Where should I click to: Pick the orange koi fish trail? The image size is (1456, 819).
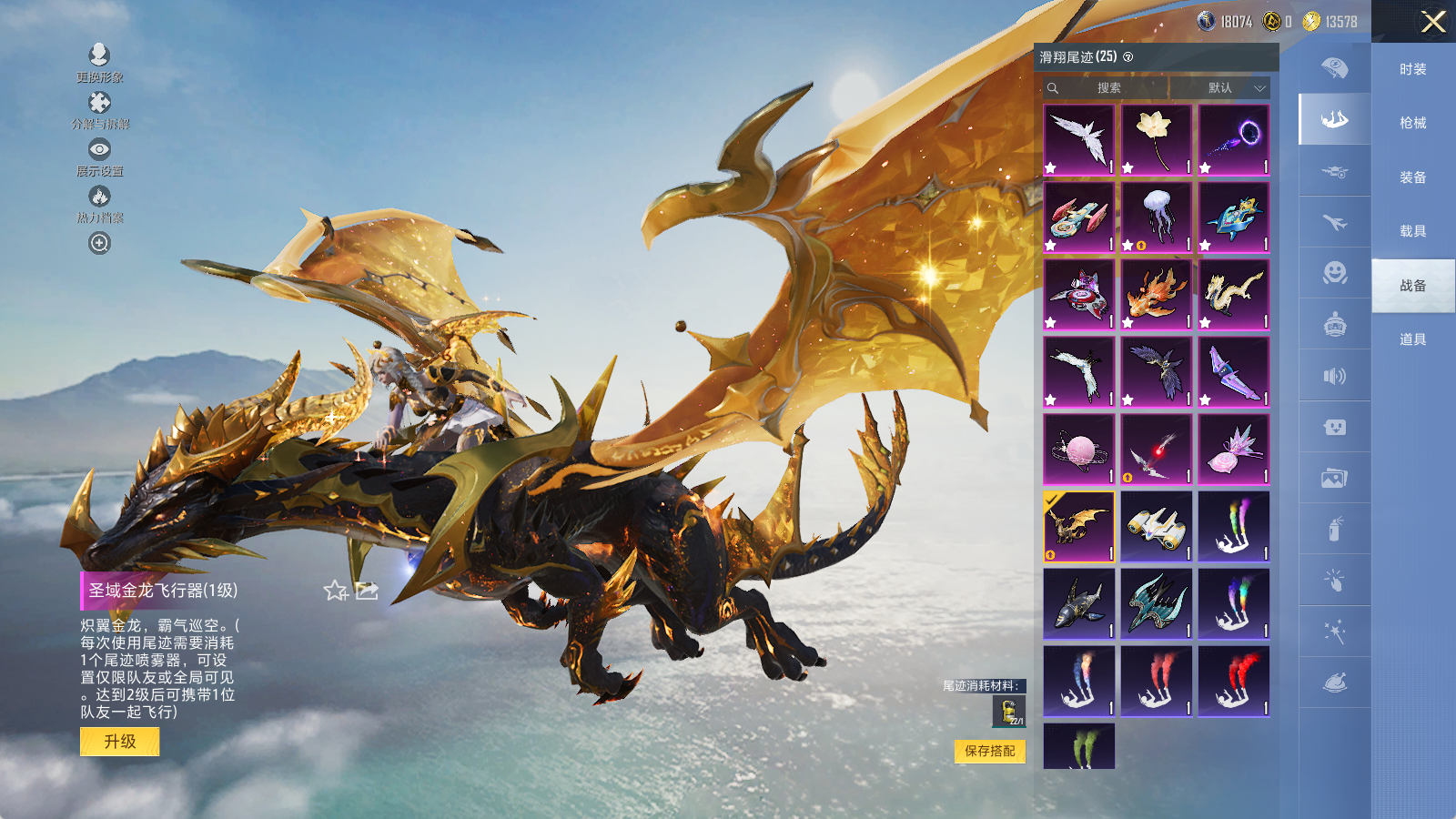point(1157,295)
